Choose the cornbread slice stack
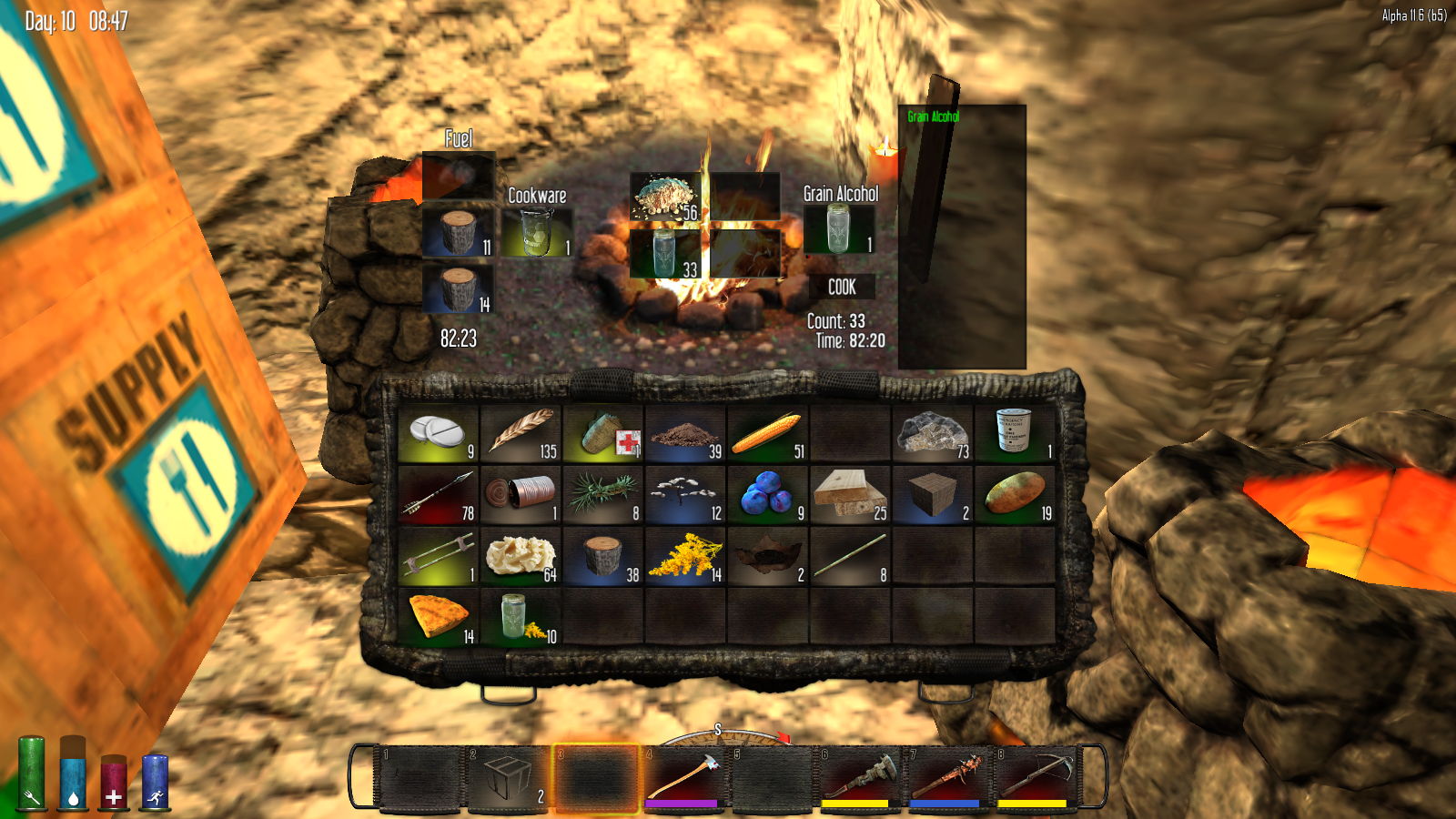The image size is (1456, 819). point(439,618)
